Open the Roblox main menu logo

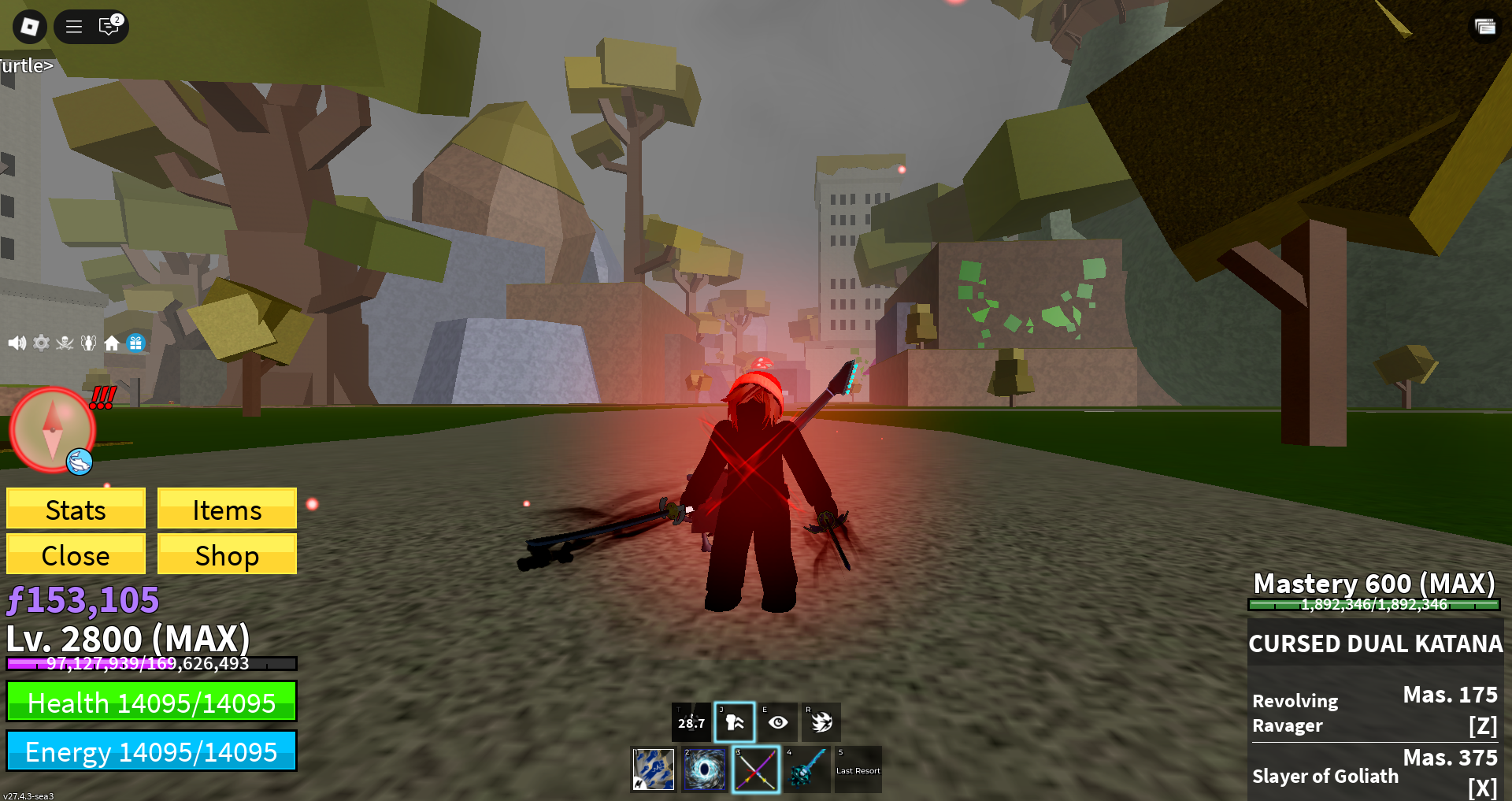pyautogui.click(x=29, y=27)
